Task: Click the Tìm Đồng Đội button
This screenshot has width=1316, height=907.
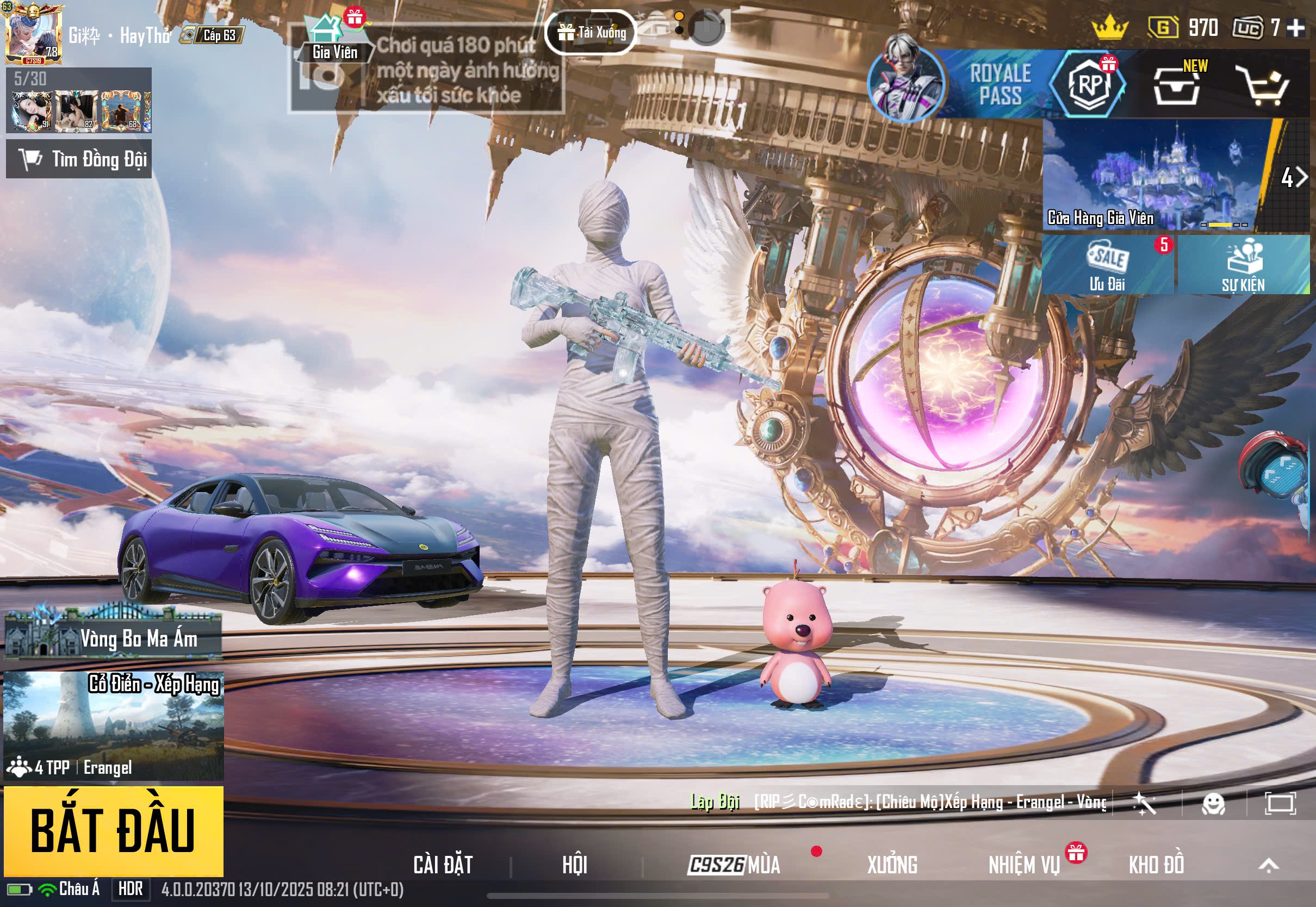Action: (79, 159)
